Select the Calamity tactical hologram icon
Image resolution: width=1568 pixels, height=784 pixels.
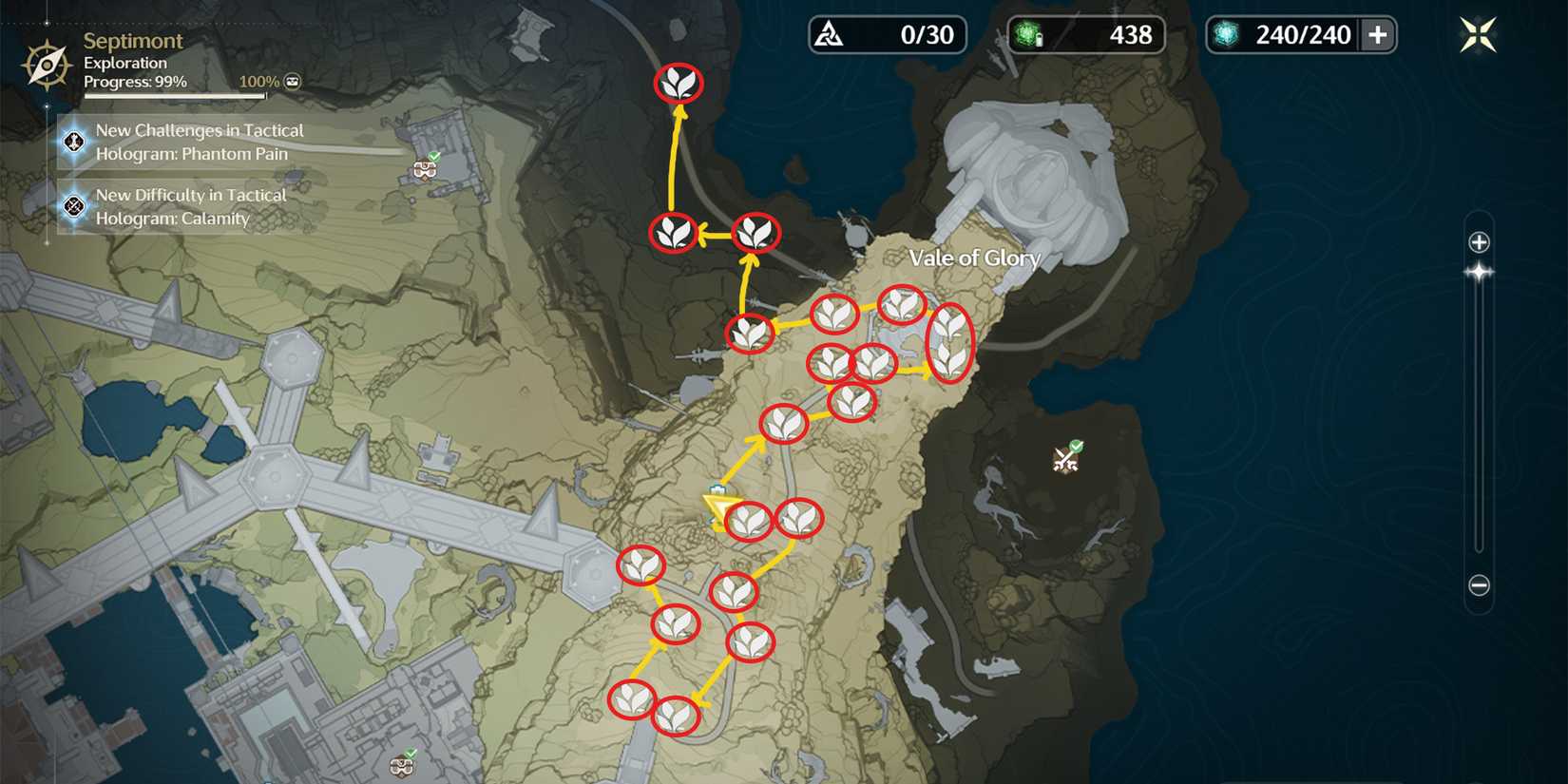pos(72,206)
